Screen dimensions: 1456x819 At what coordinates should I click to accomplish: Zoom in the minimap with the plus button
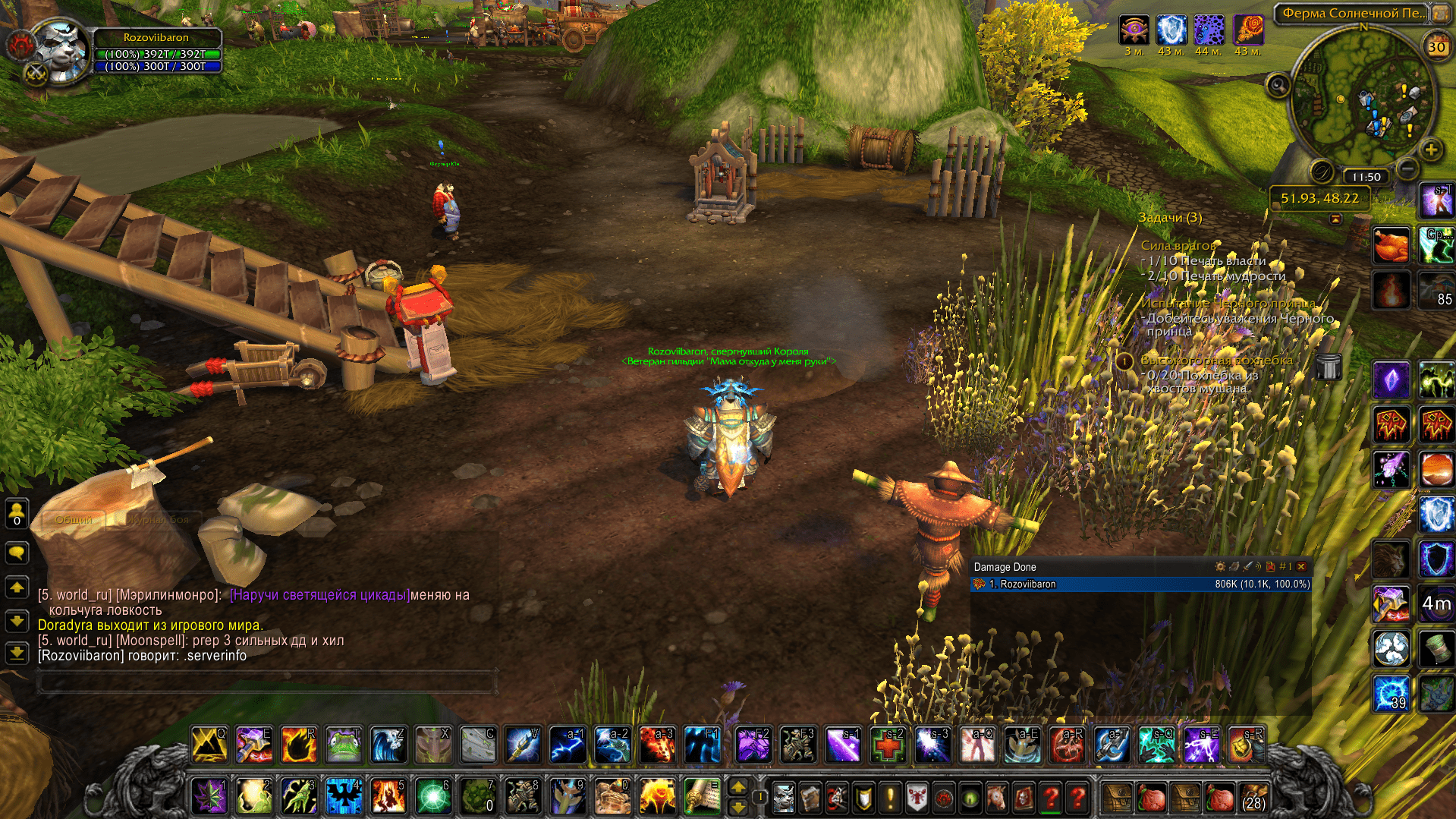1431,150
